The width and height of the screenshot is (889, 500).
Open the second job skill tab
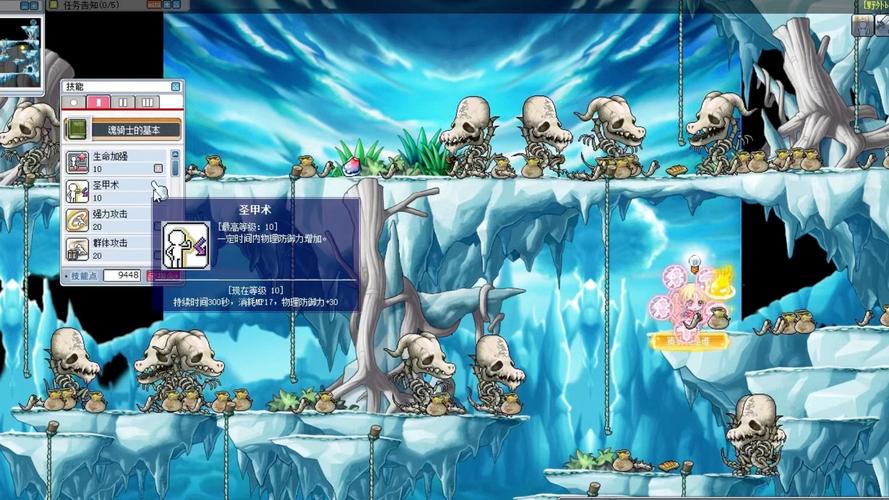click(123, 102)
